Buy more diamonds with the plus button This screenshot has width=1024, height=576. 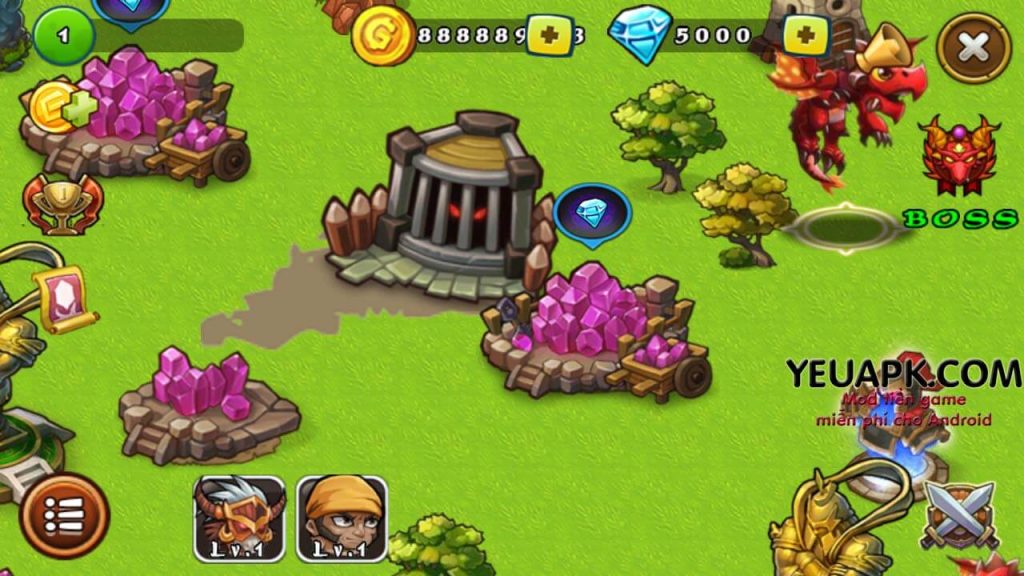(x=808, y=37)
